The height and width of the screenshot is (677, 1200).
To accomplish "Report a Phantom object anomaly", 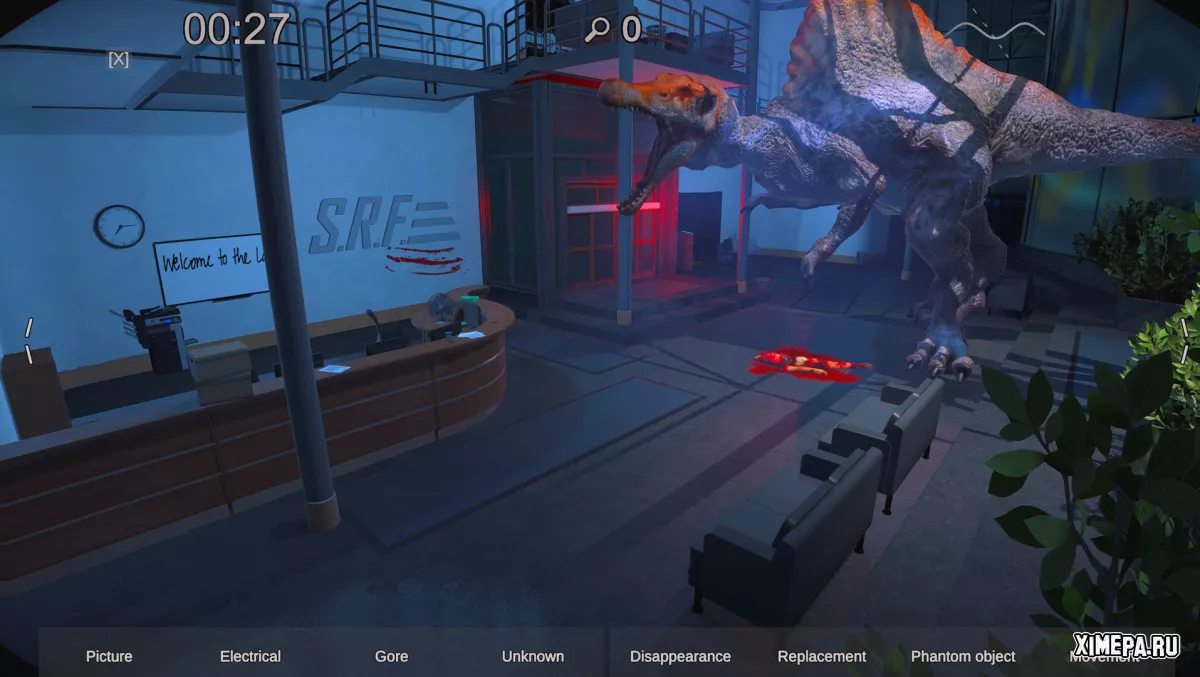I will (963, 656).
